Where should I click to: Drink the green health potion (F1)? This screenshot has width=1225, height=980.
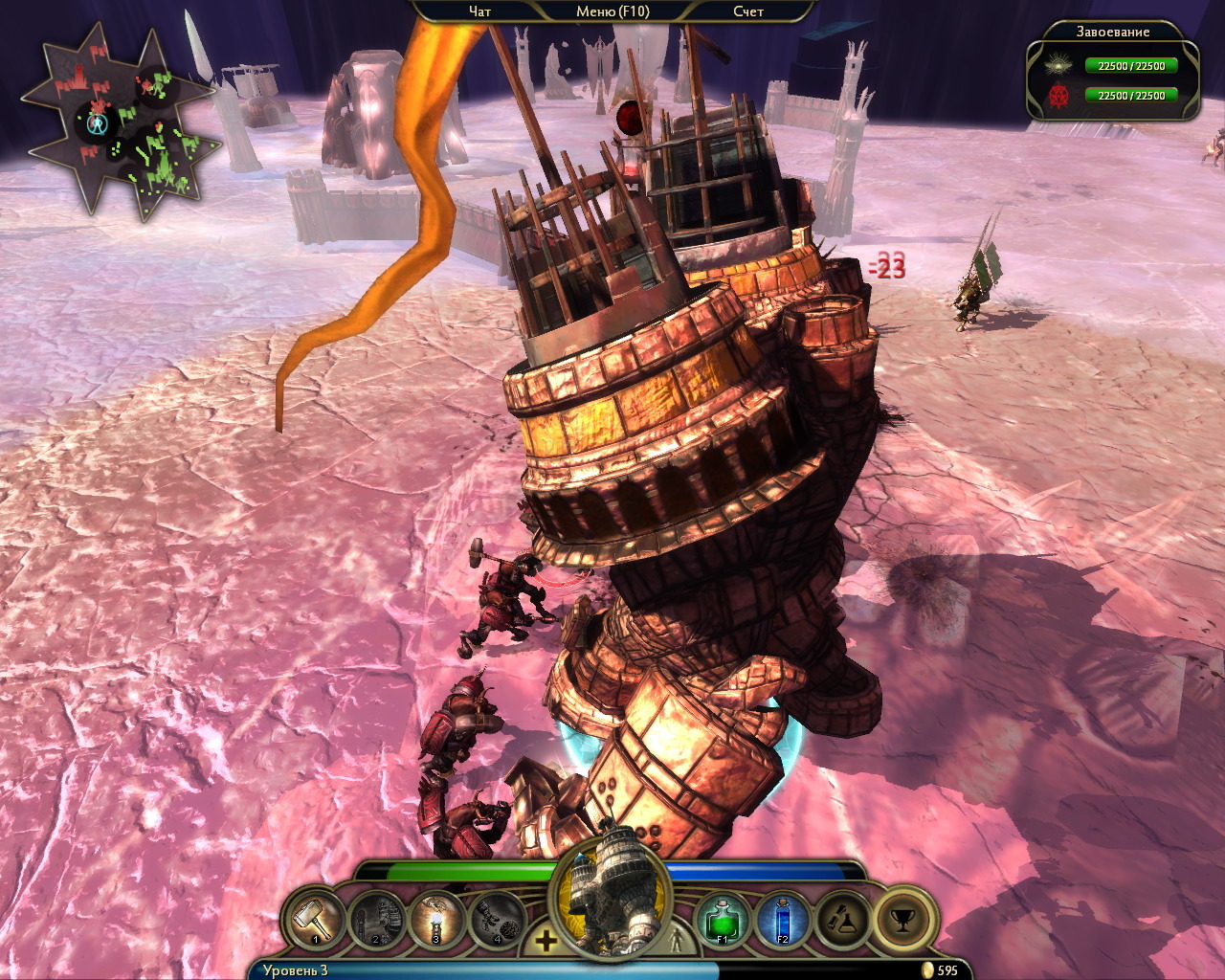723,921
